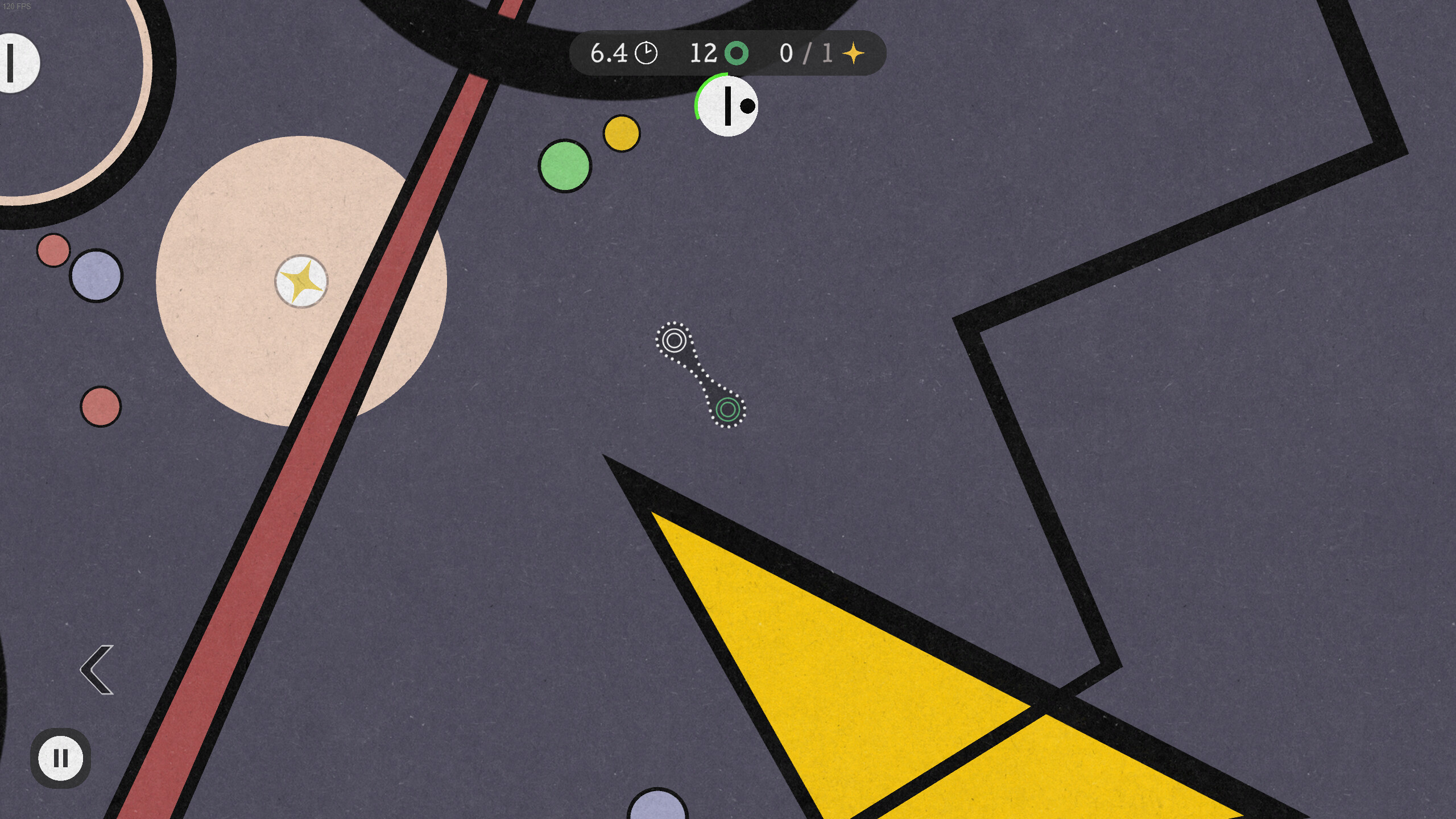Click the gold star icon in the HUD

854,53
